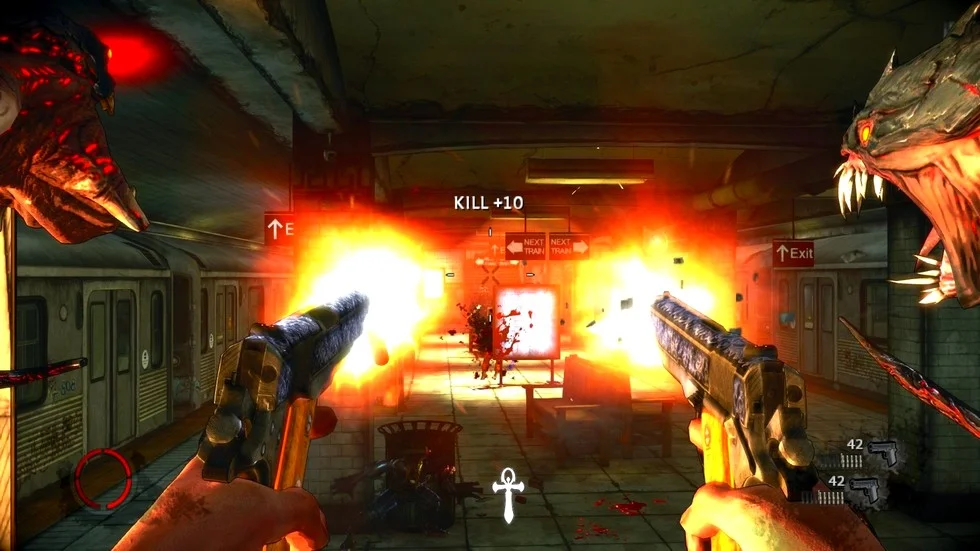Image resolution: width=980 pixels, height=551 pixels.
Task: Select the red circular darkness gauge
Action: pyautogui.click(x=105, y=477)
